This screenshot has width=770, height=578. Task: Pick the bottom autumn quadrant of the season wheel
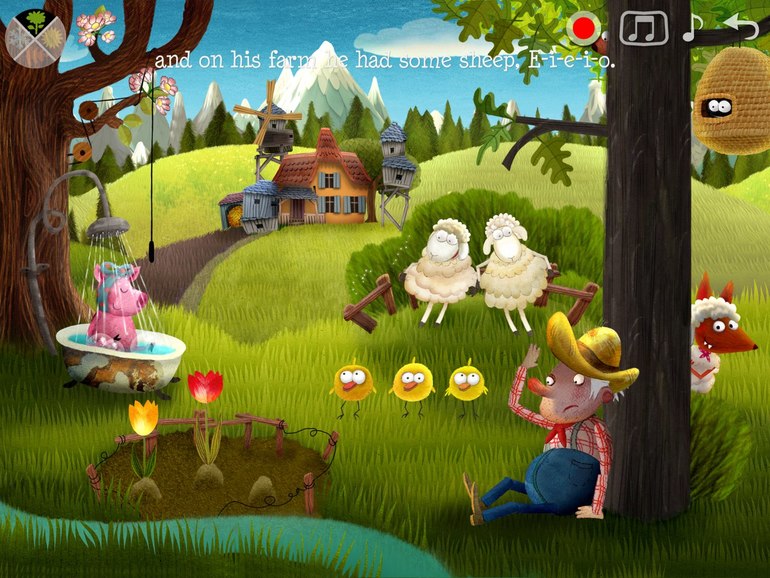[37, 53]
